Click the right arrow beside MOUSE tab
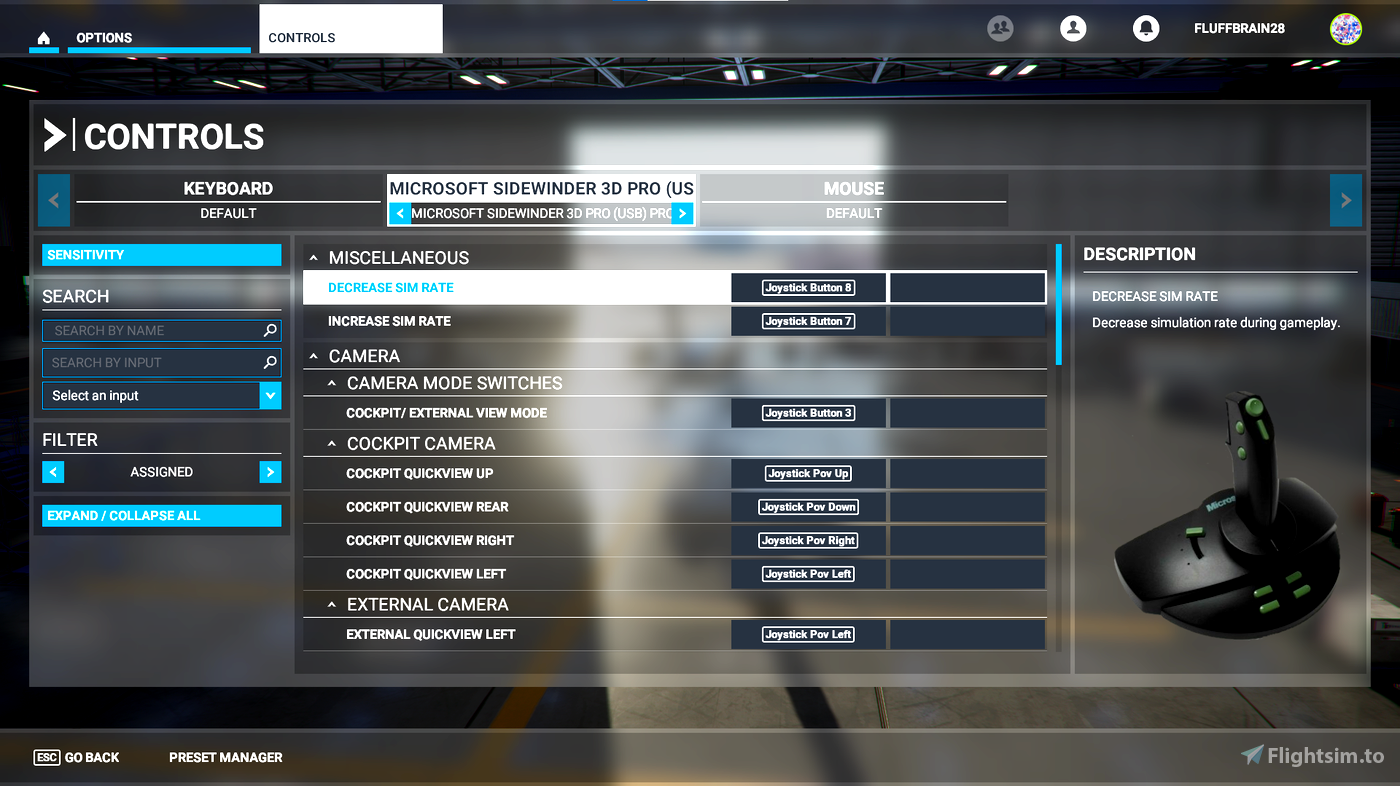 (x=1346, y=200)
